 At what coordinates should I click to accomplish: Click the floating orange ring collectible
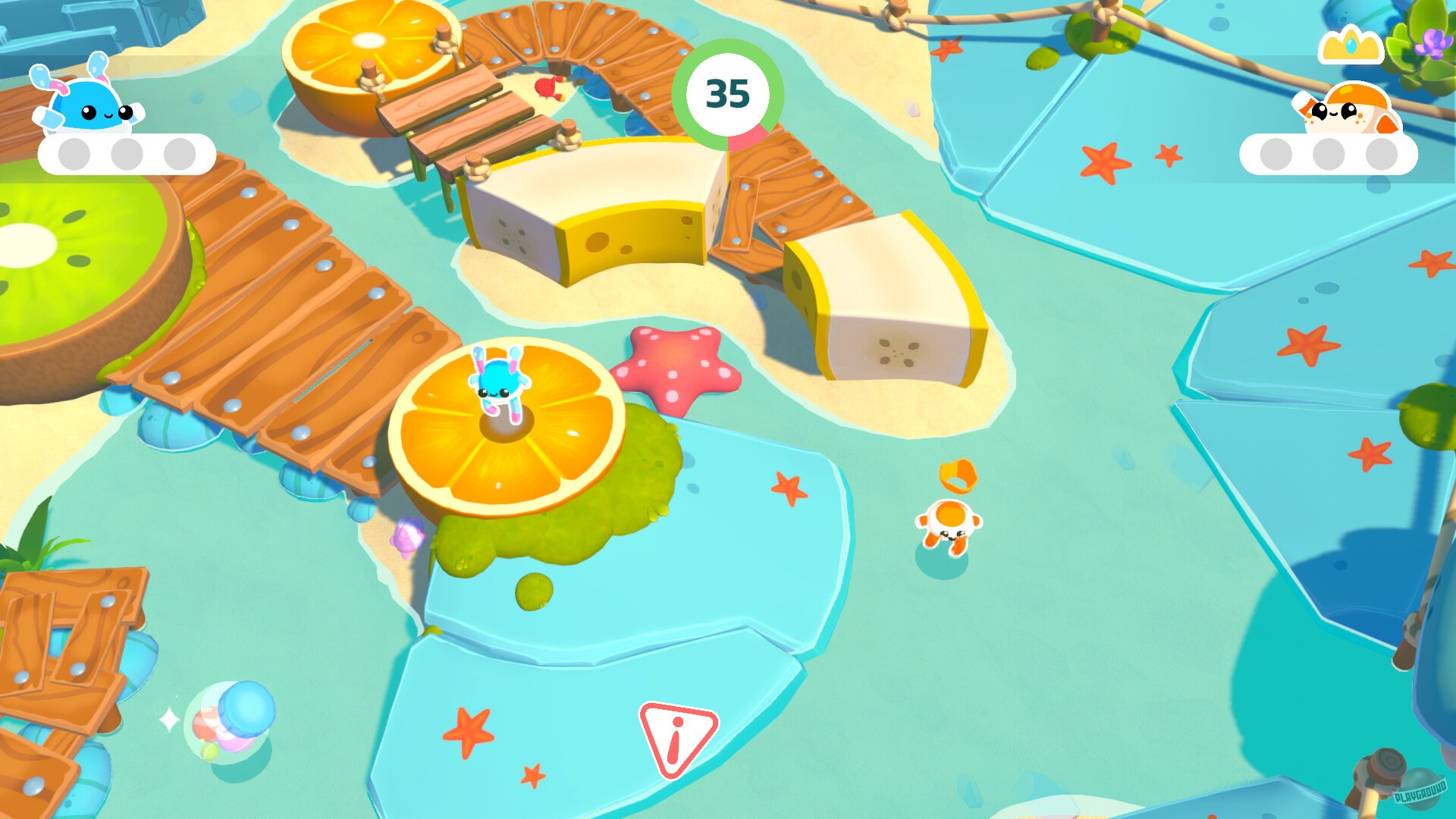click(x=958, y=475)
